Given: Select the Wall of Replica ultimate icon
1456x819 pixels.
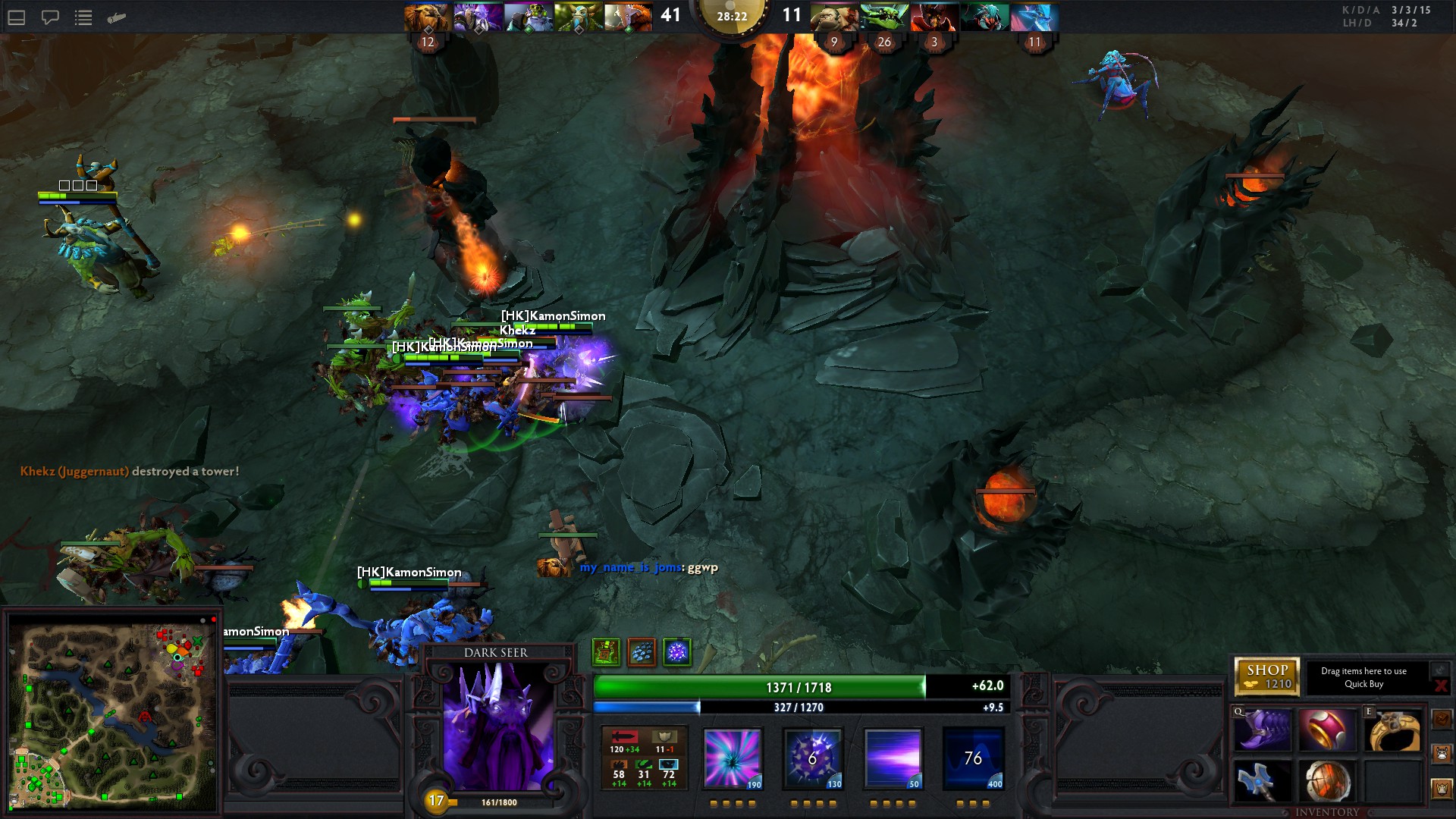Looking at the screenshot, I should pyautogui.click(x=973, y=758).
